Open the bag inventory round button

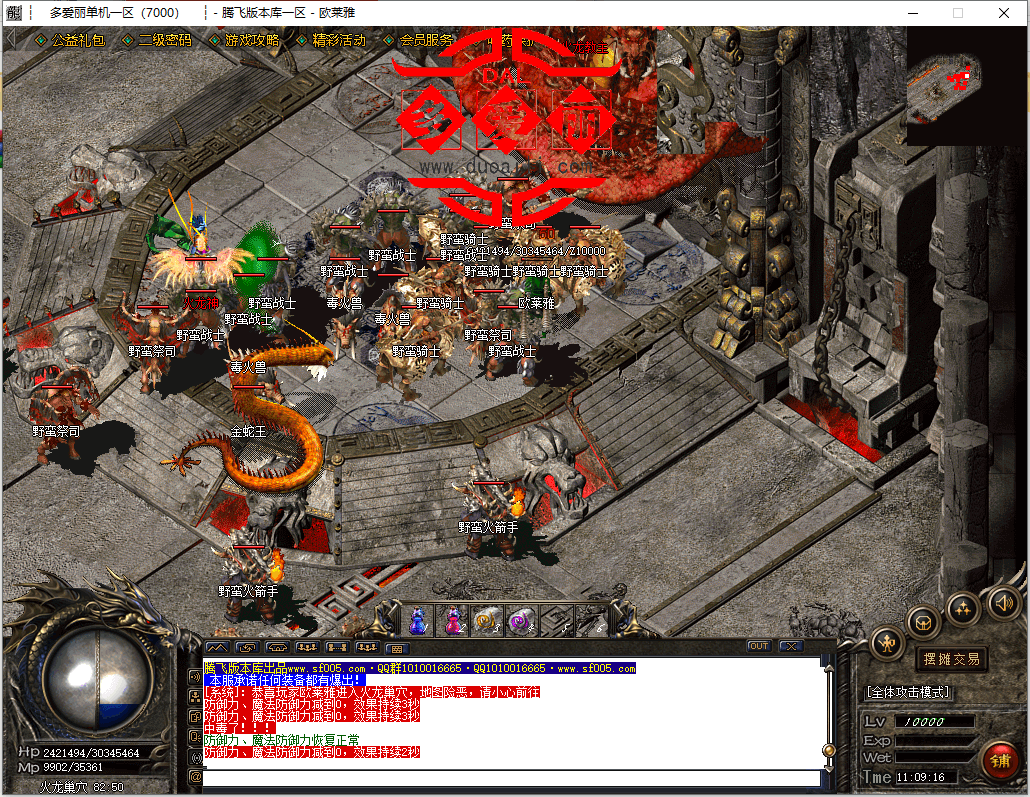[923, 621]
